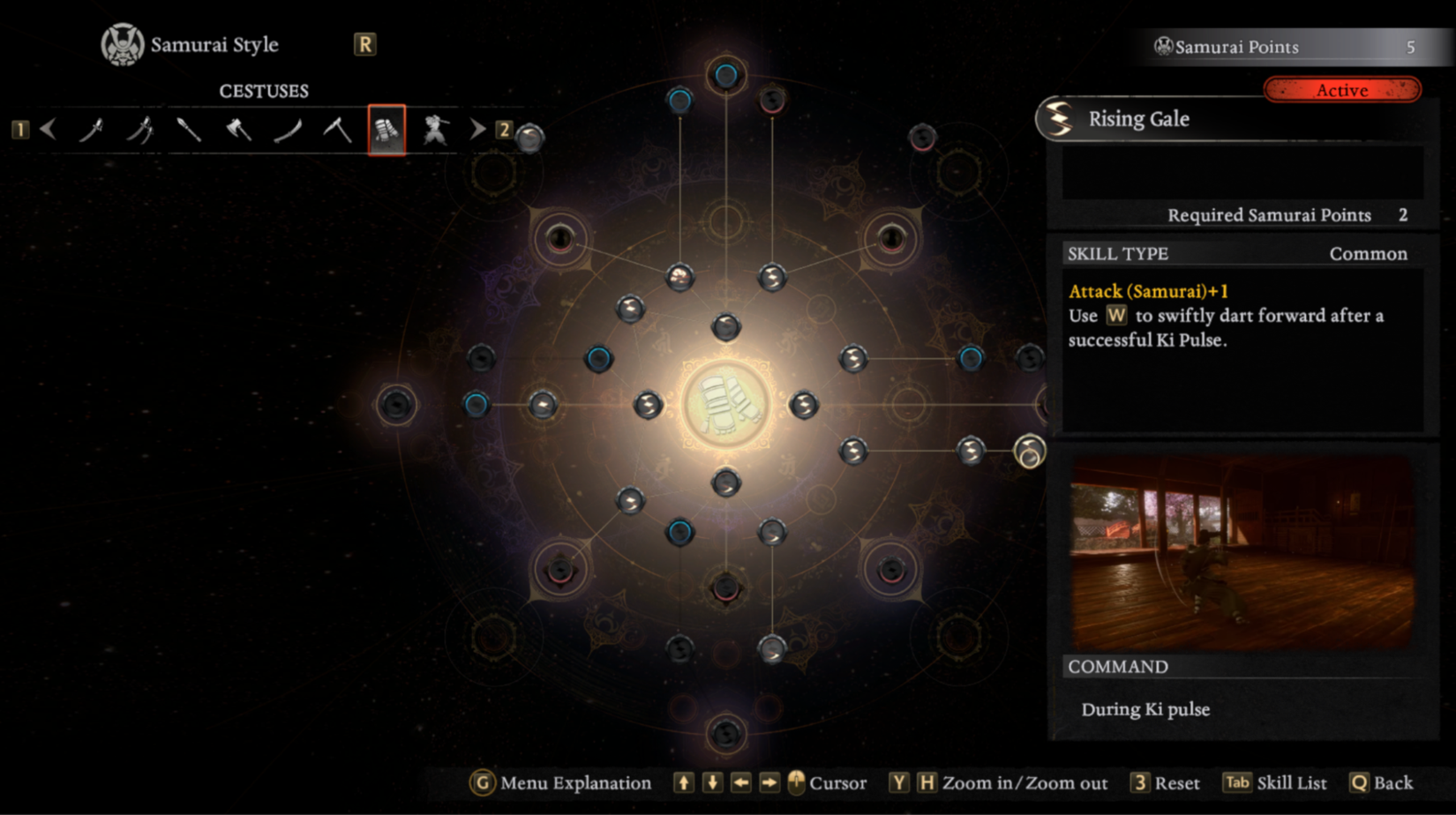The height and width of the screenshot is (815, 1456).
Task: Advance to weapon page 2 with right arrow
Action: [477, 130]
